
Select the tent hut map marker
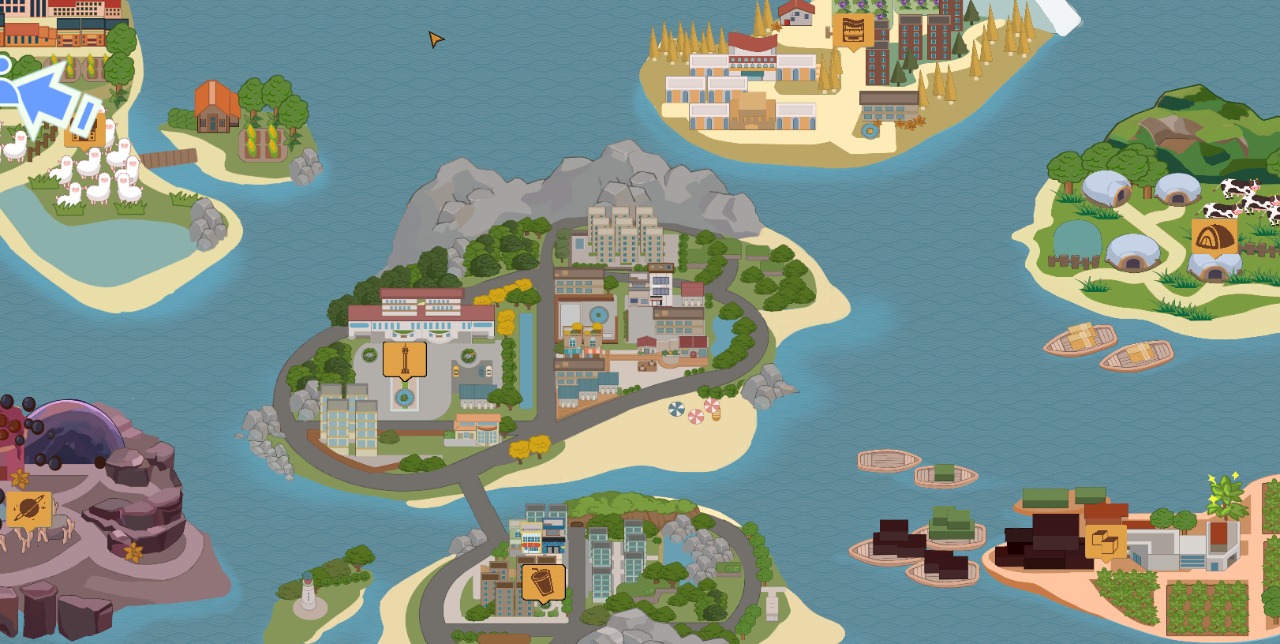click(1214, 237)
